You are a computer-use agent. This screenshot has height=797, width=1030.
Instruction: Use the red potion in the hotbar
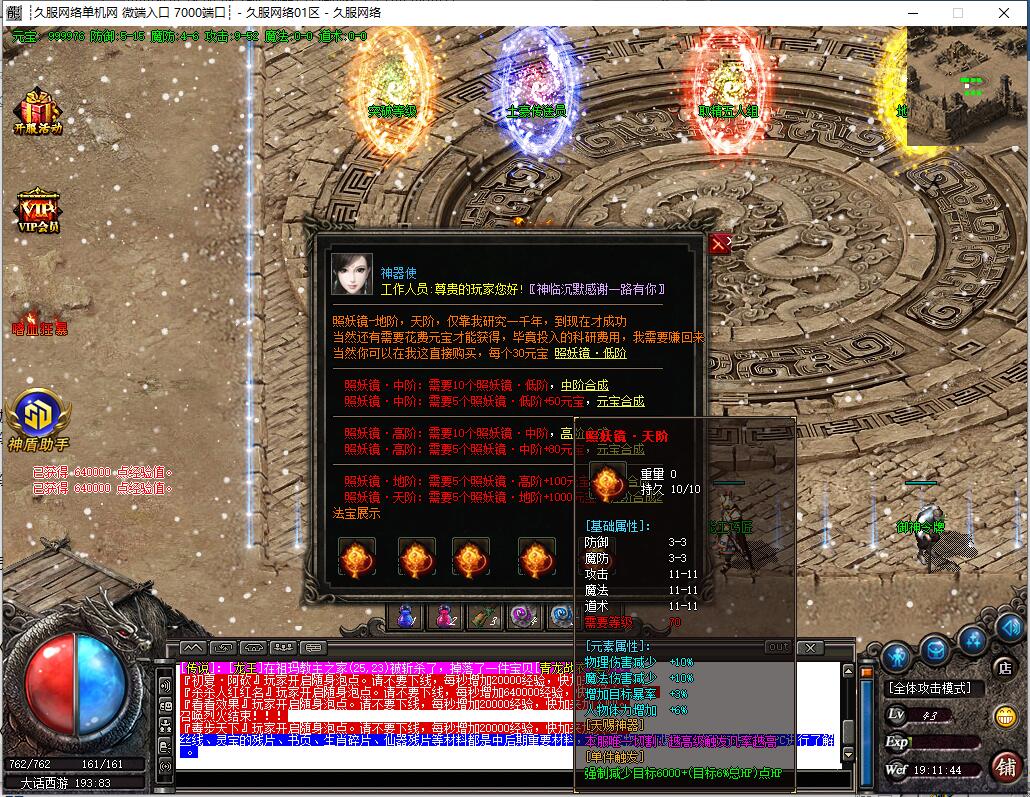(444, 617)
